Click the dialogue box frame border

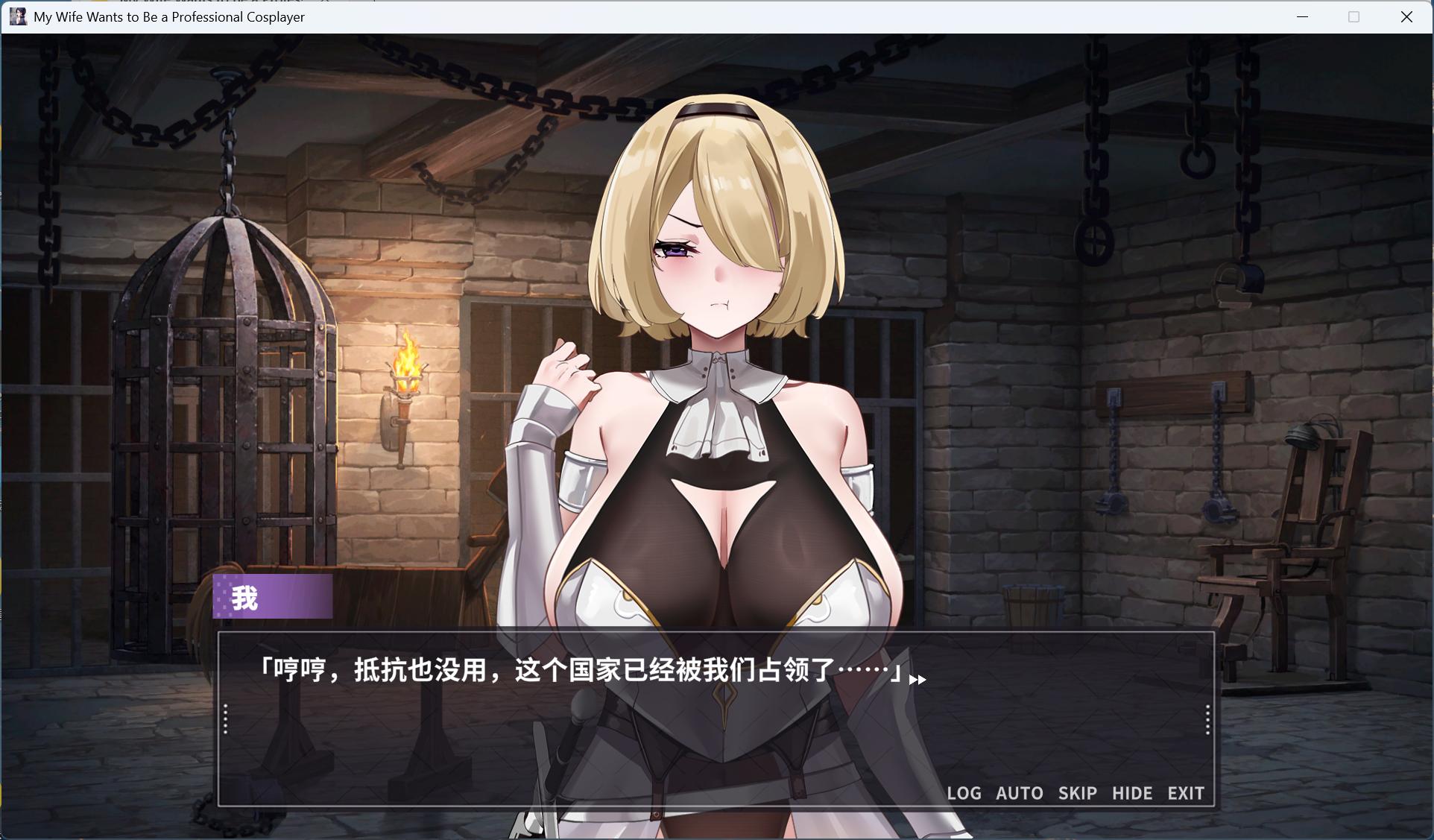716,631
